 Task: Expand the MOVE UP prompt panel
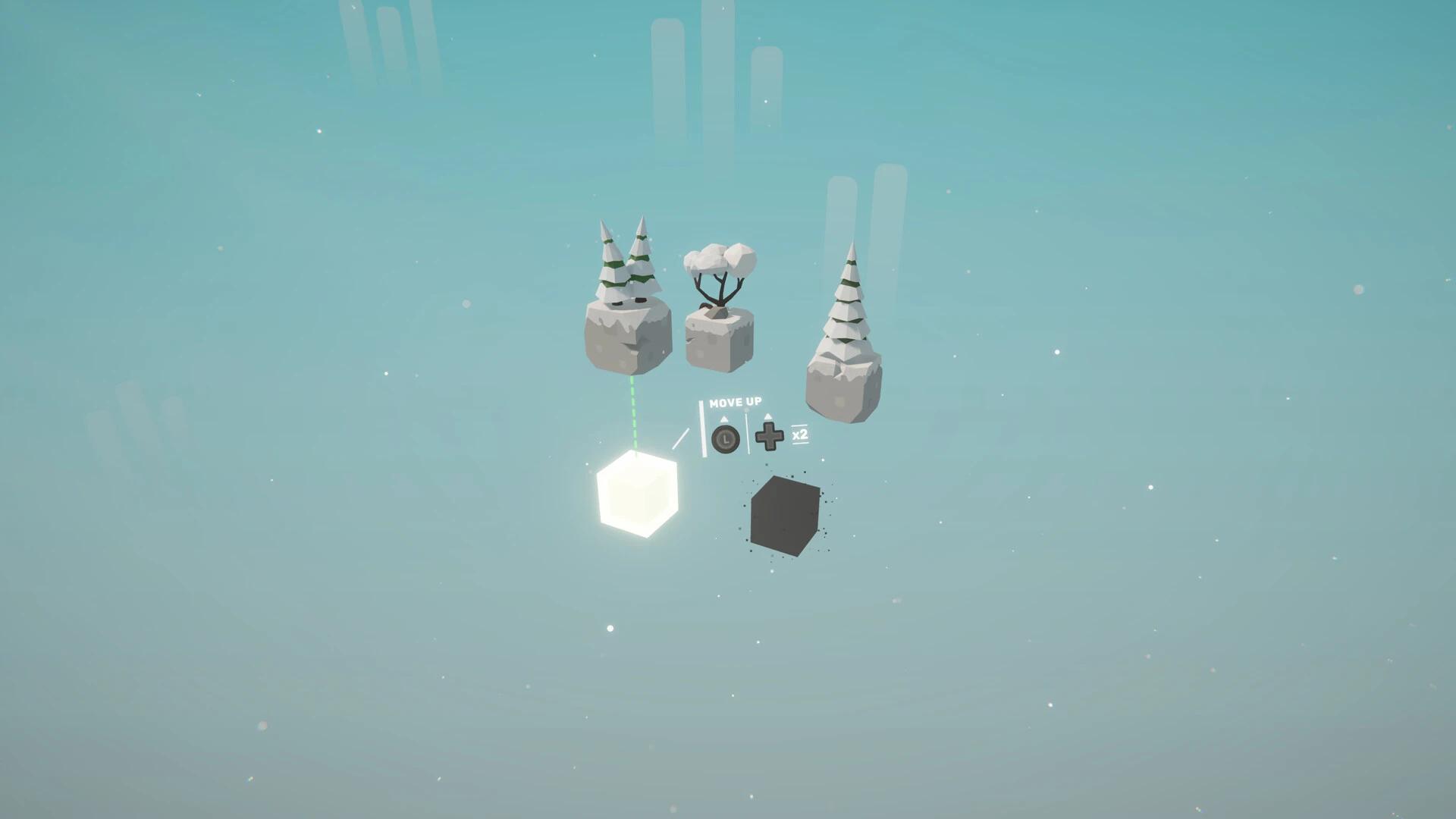pos(734,401)
